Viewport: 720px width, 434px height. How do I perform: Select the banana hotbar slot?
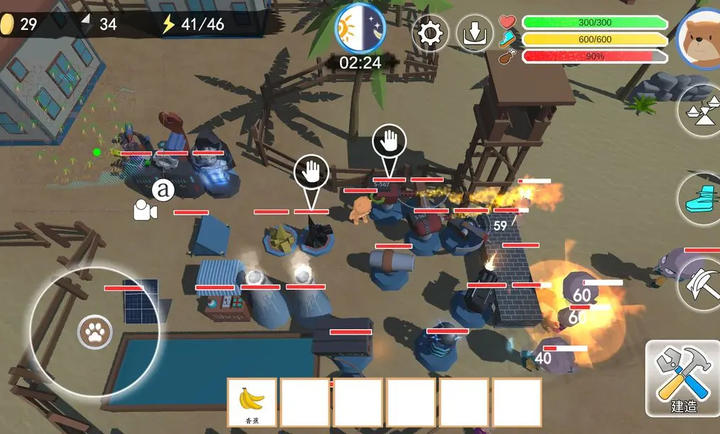[252, 402]
